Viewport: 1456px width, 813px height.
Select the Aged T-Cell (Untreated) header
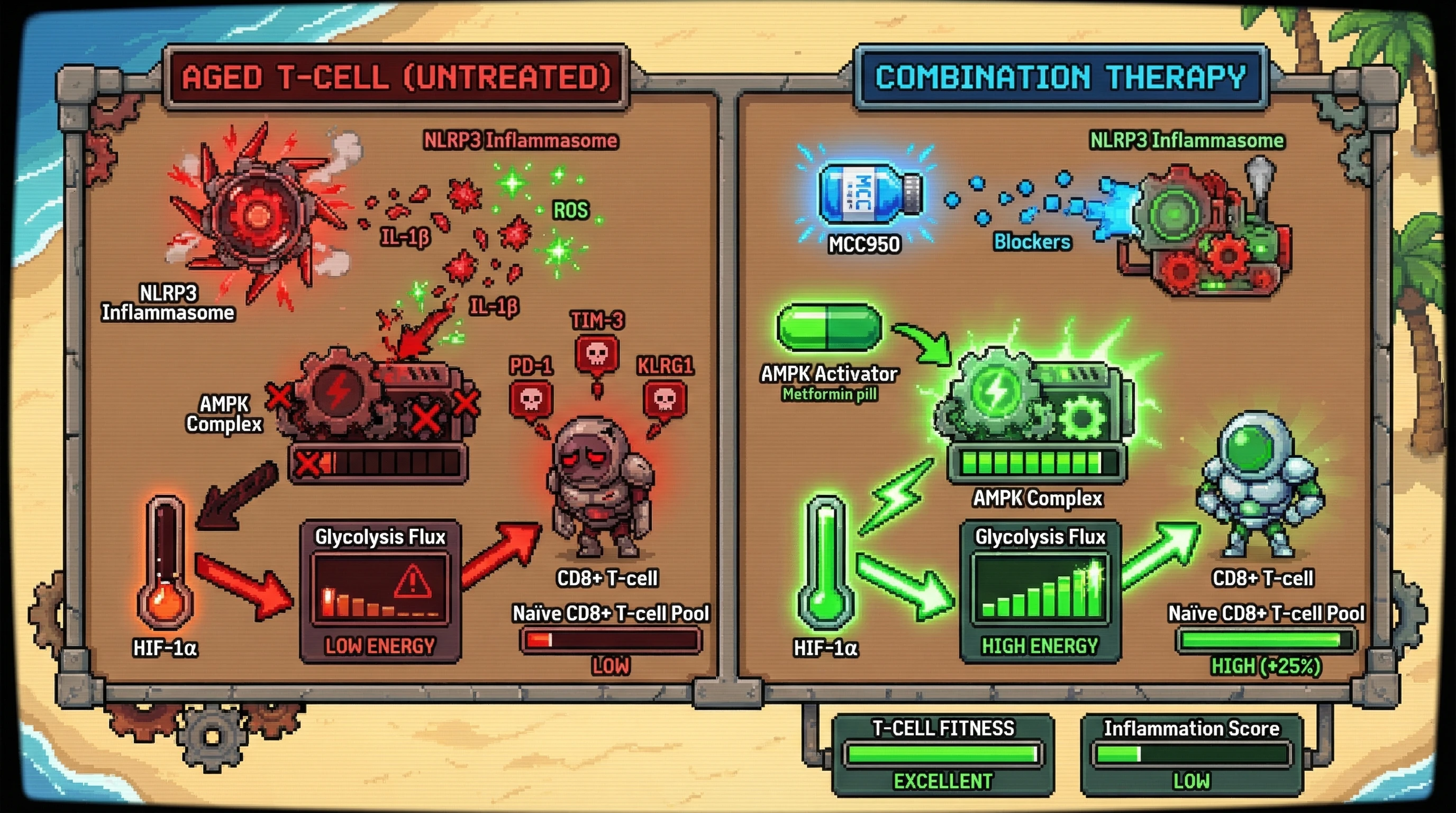click(396, 77)
